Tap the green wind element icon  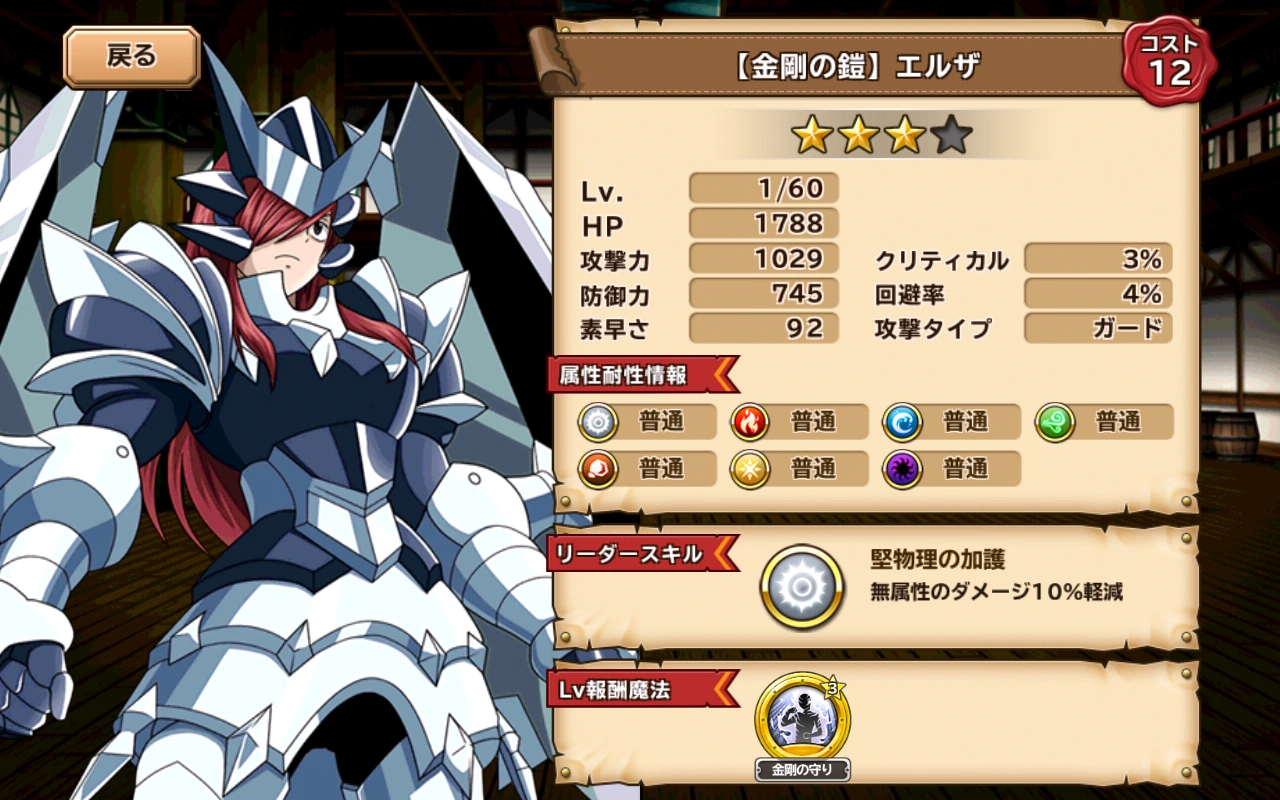tap(1054, 422)
